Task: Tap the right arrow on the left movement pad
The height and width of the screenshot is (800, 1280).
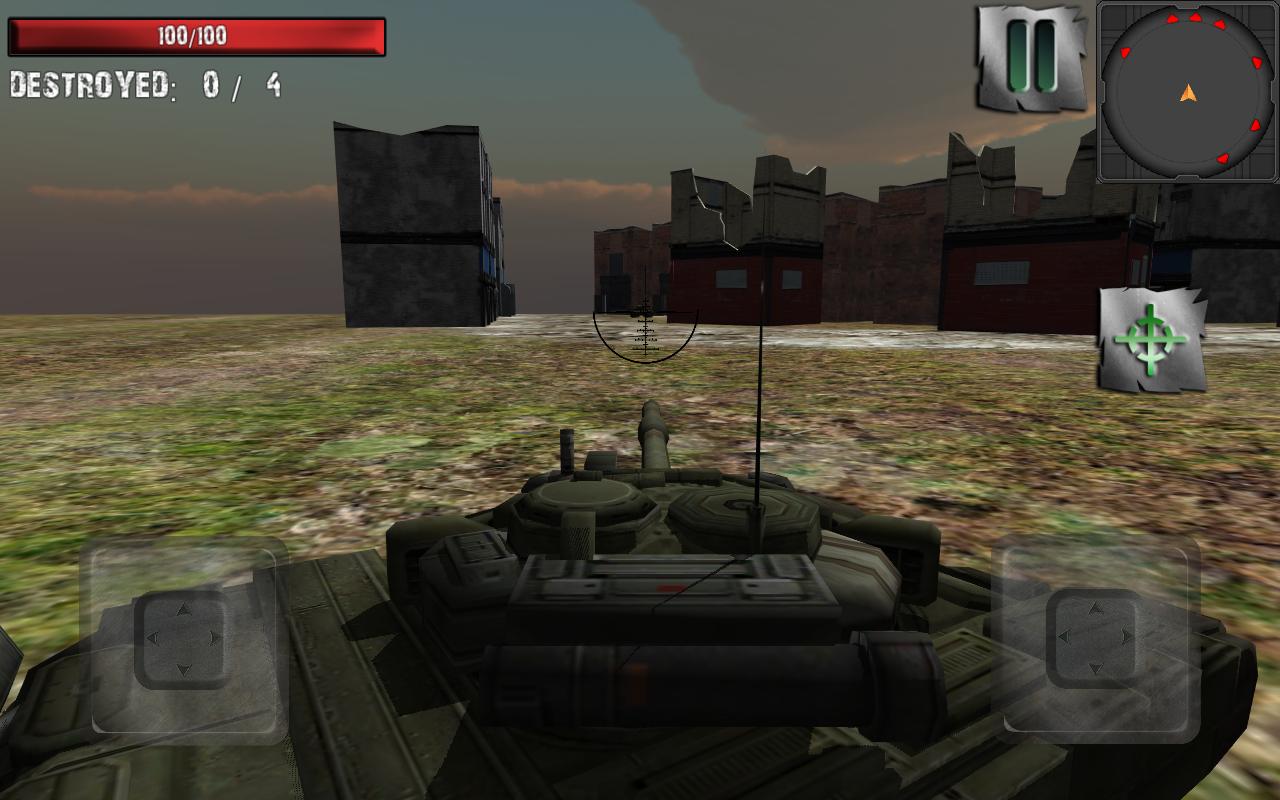Action: (x=216, y=637)
